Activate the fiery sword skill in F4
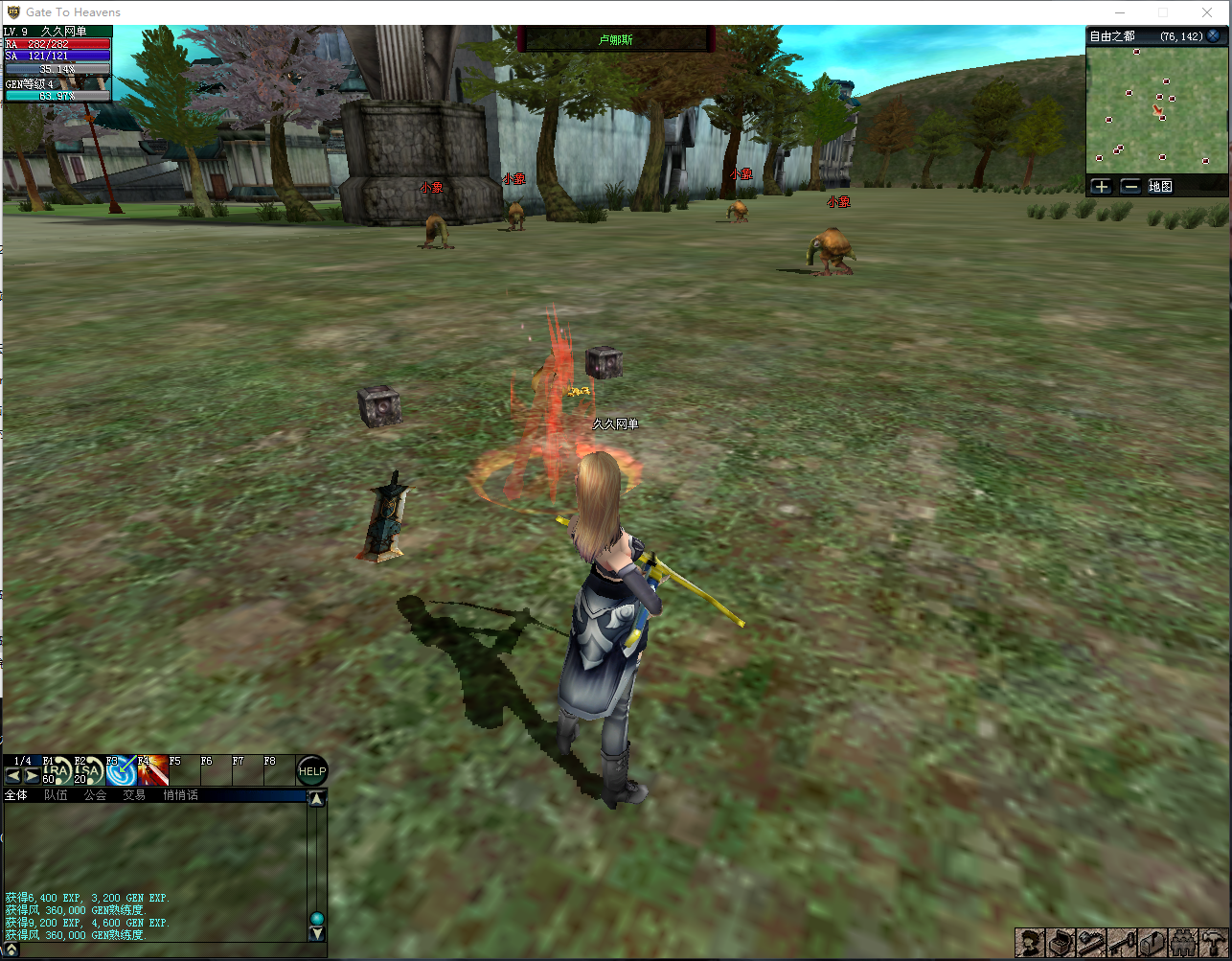Viewport: 1232px width, 961px height. click(x=152, y=771)
